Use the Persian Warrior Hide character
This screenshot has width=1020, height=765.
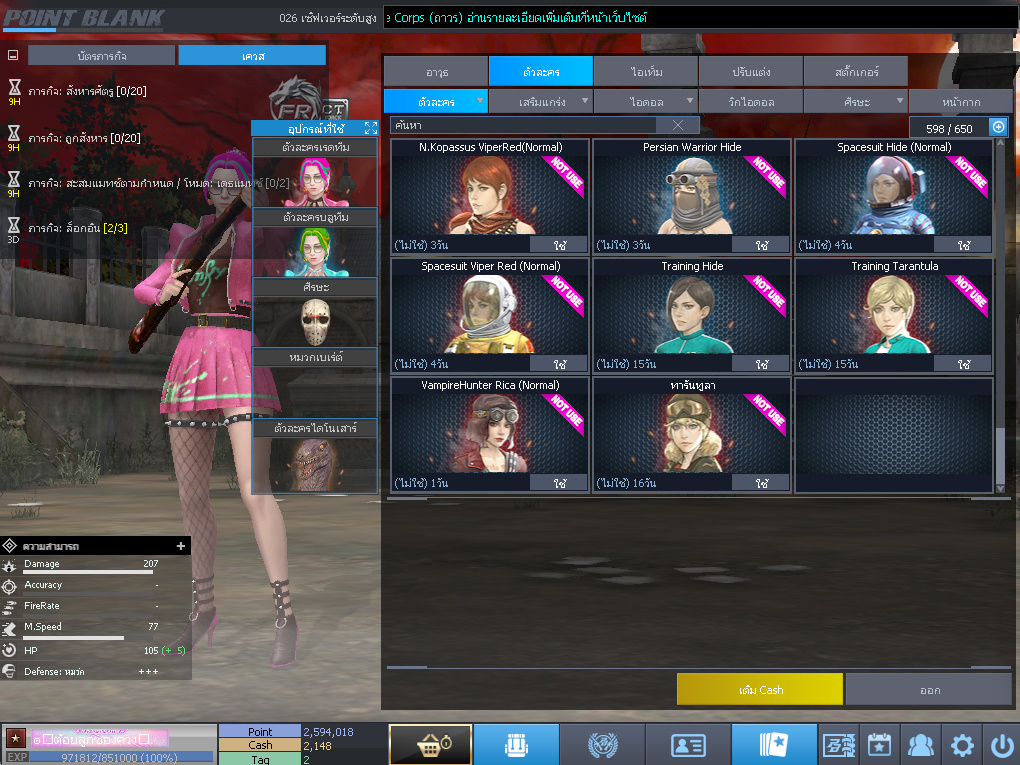(x=761, y=245)
